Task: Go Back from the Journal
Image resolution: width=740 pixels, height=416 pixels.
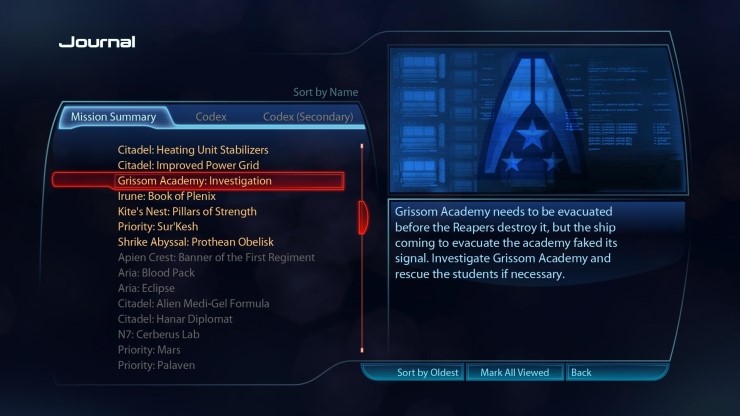Action: click(581, 373)
